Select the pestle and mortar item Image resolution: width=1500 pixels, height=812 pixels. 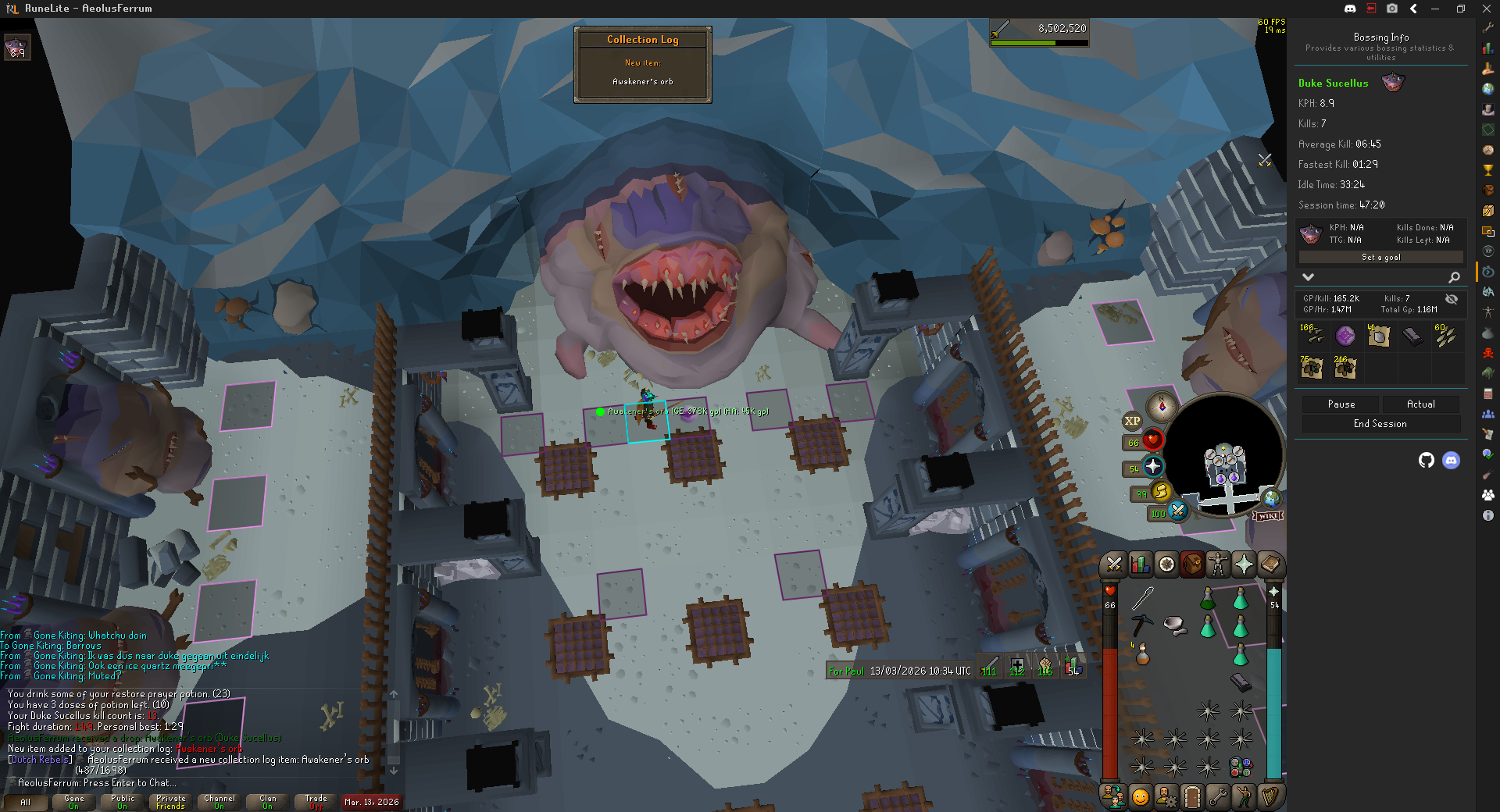(1174, 625)
